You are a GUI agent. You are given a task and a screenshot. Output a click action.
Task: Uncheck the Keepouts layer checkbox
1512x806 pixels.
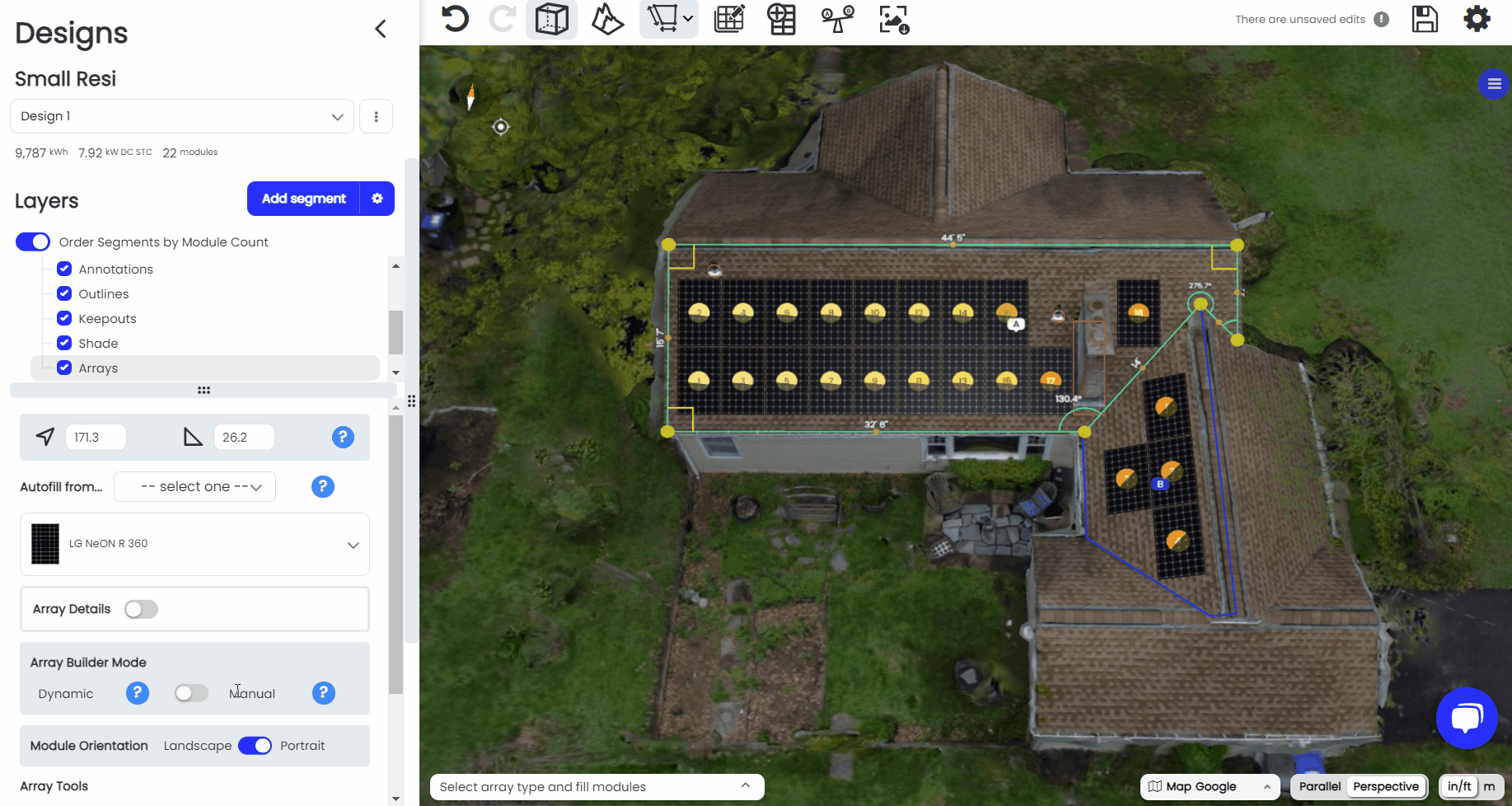(x=64, y=318)
